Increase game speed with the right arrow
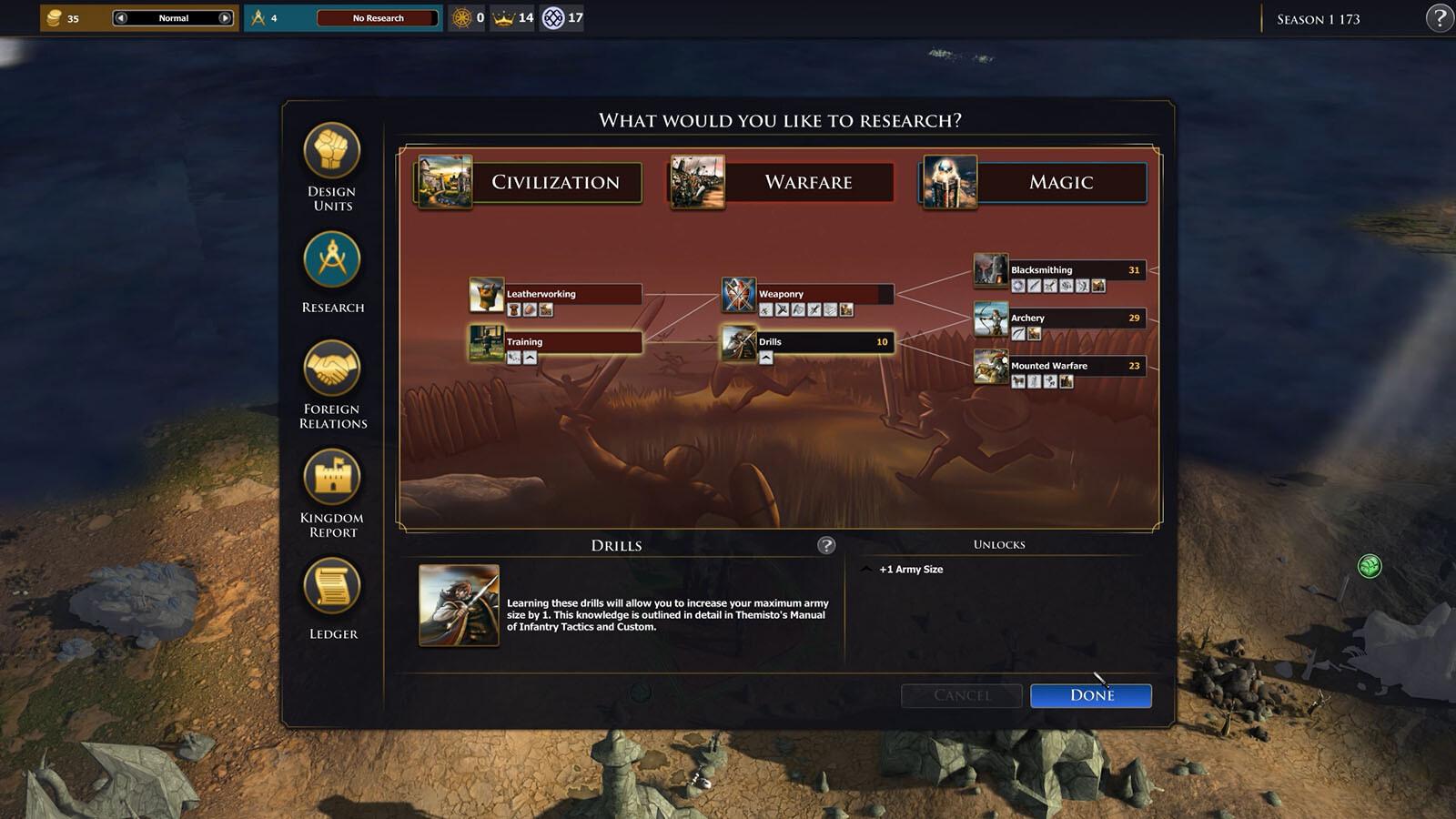Viewport: 1456px width, 819px height. pos(225,18)
